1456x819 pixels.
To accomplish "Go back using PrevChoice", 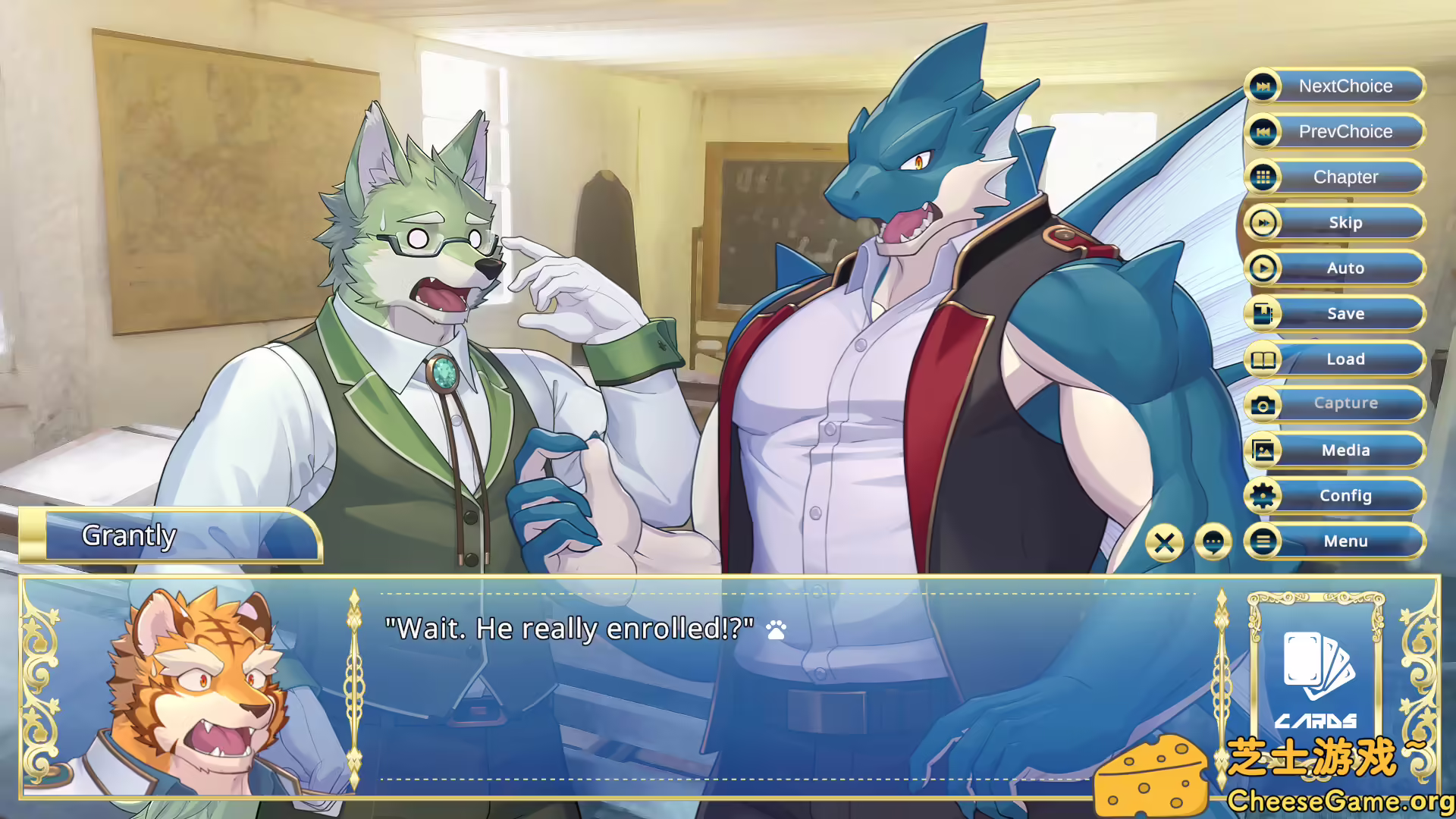I will pyautogui.click(x=1335, y=132).
